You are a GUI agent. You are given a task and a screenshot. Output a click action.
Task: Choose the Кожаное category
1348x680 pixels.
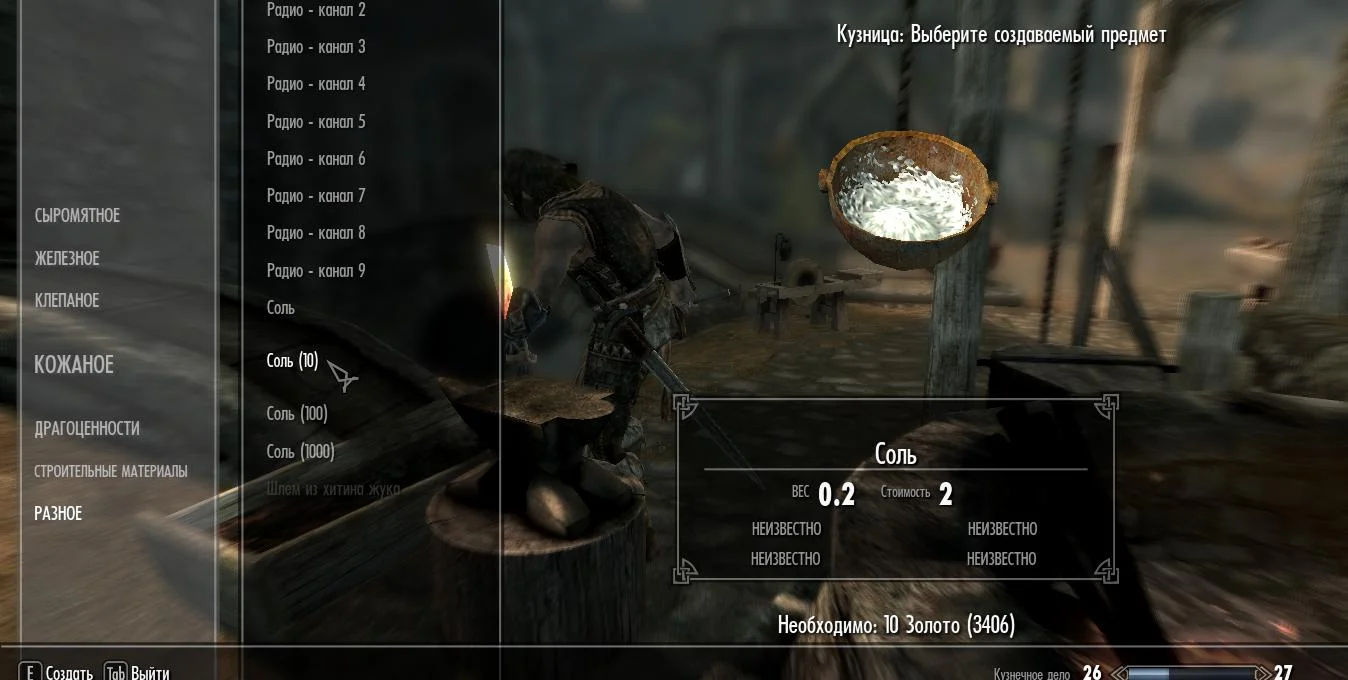click(74, 365)
